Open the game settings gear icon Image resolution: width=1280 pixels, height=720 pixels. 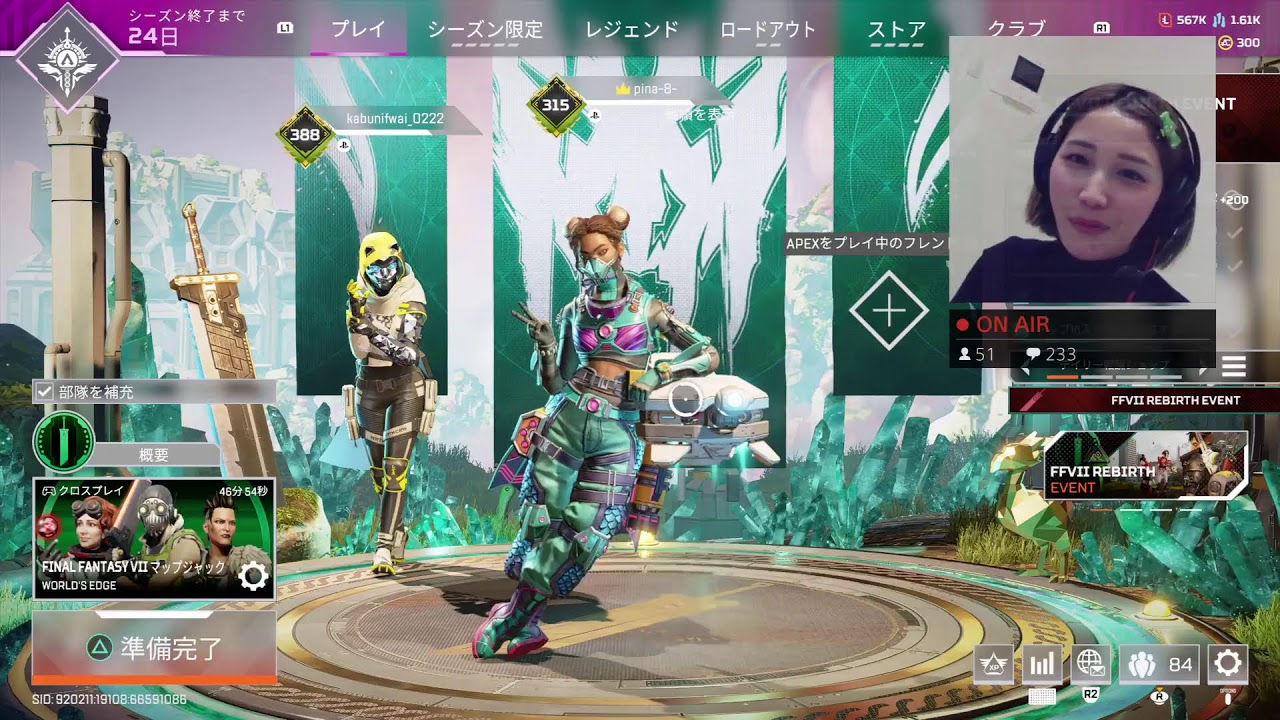[x=1227, y=663]
